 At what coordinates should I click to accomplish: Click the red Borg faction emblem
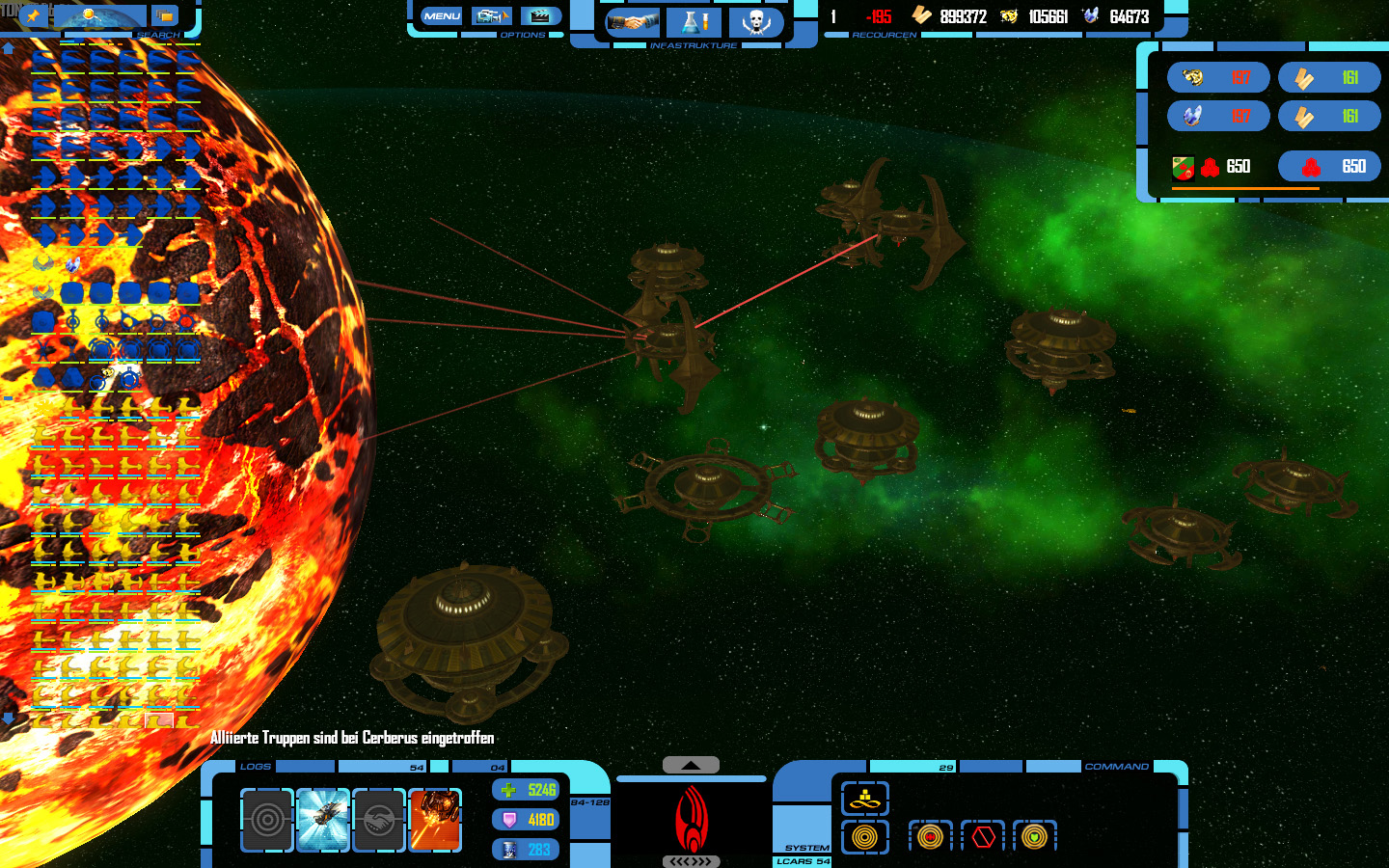[x=691, y=820]
